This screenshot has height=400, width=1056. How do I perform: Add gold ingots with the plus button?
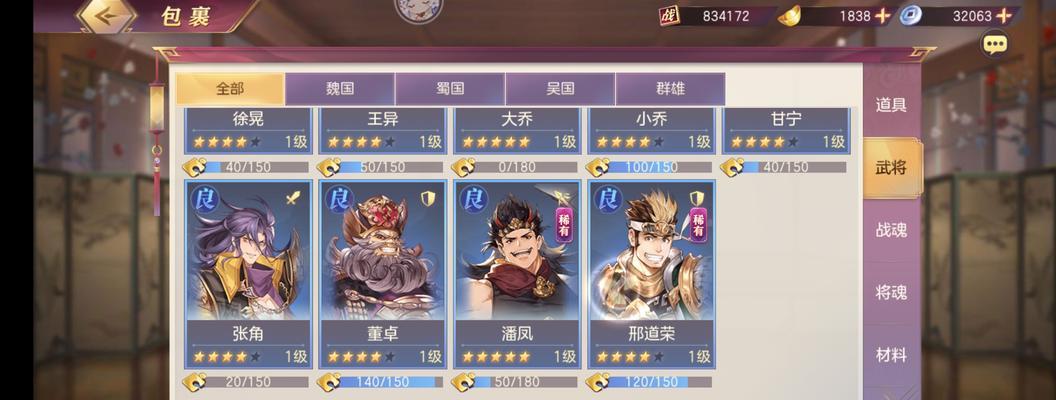pyautogui.click(x=882, y=16)
